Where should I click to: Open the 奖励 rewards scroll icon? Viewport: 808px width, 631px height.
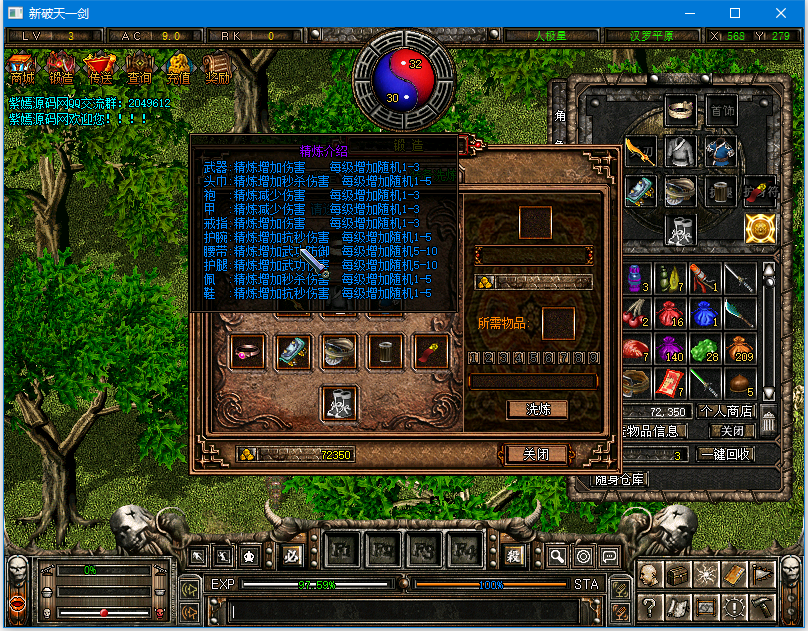217,67
